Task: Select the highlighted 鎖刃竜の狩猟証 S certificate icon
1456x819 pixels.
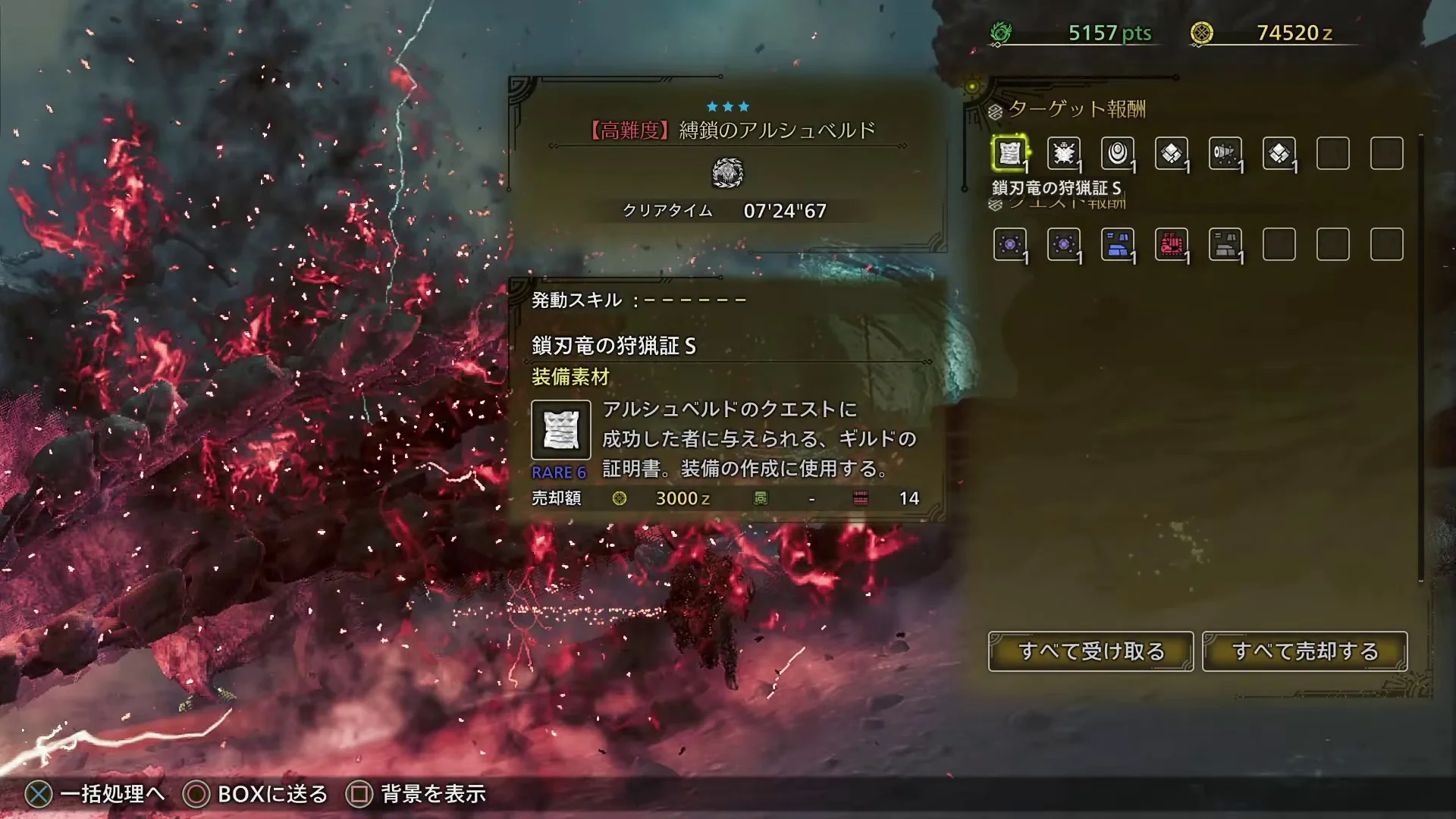Action: coord(1011,154)
